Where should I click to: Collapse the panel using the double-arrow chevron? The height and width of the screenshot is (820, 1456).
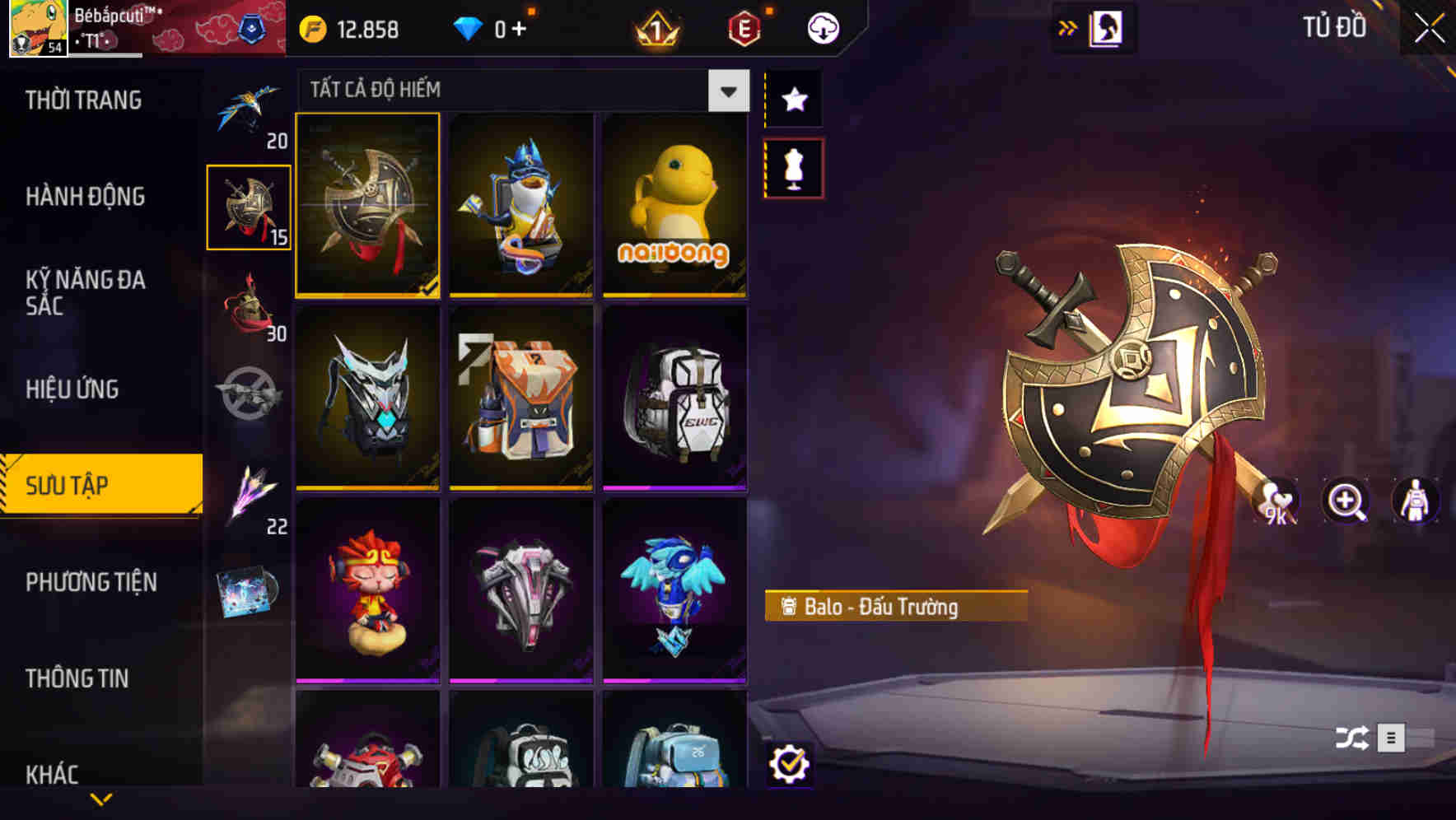point(1068,27)
